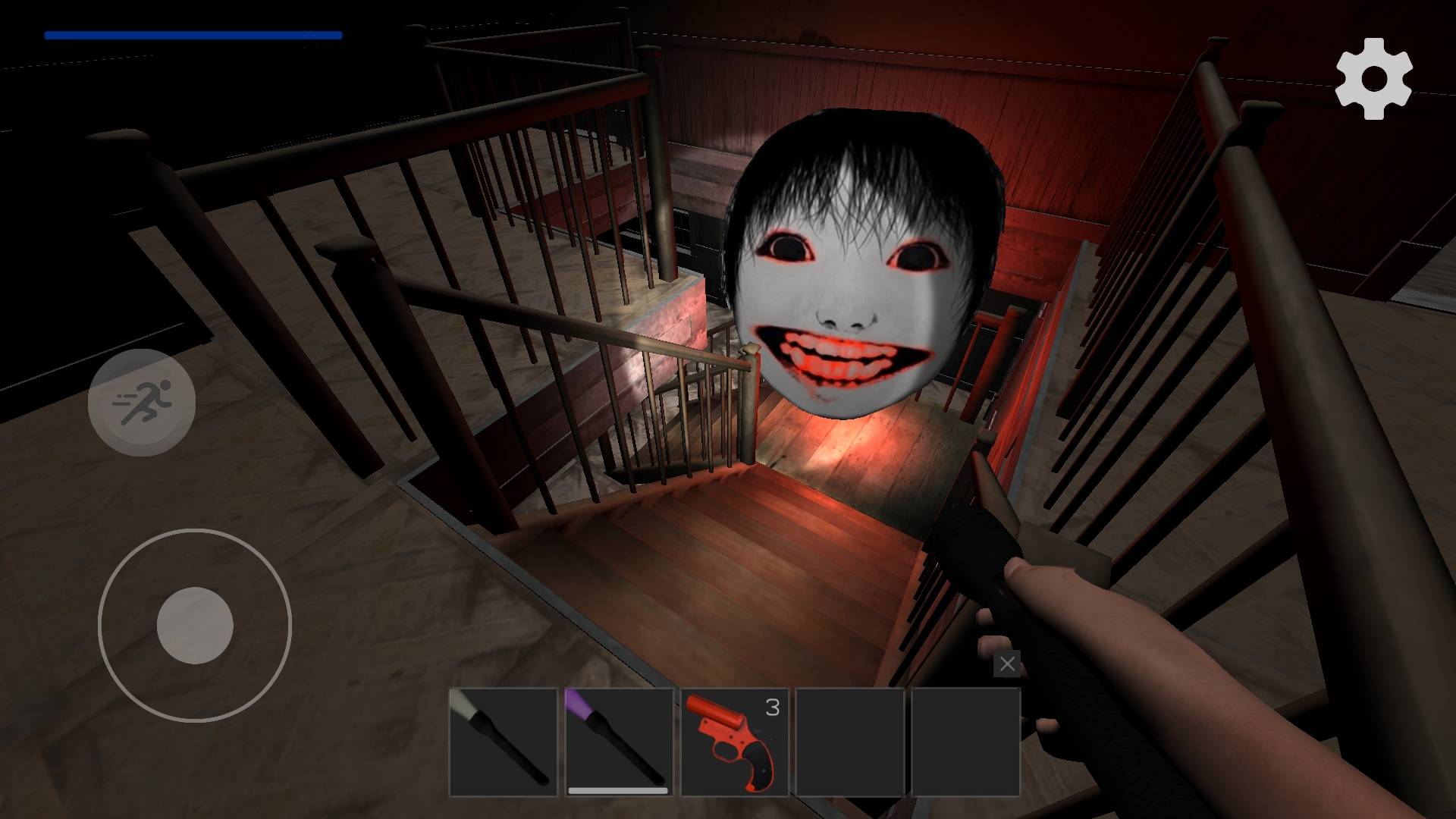This screenshot has width=1456, height=819.
Task: Select the purple UV flashlight slot
Action: pyautogui.click(x=619, y=742)
